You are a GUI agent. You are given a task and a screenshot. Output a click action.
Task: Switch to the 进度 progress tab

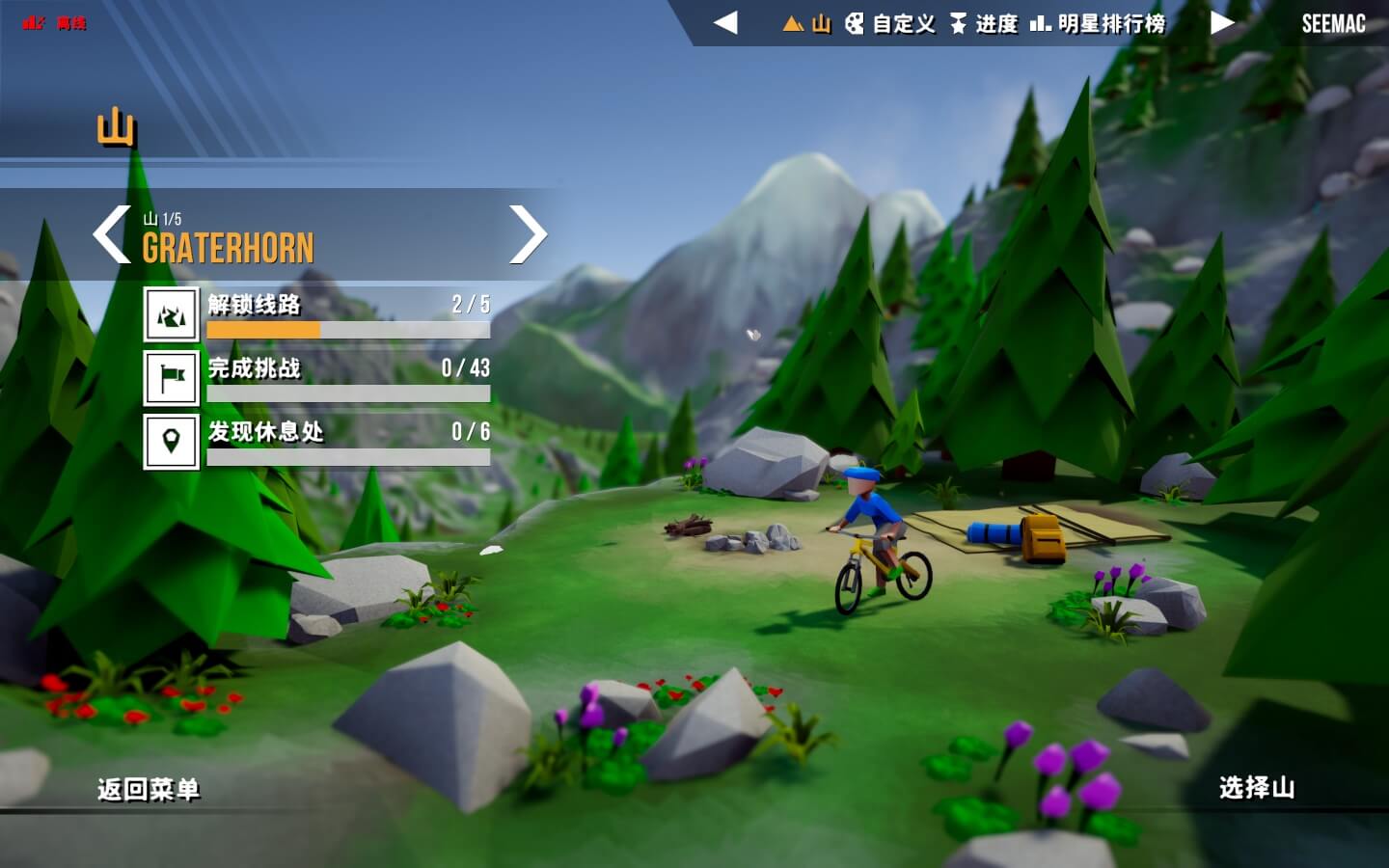pos(984,23)
